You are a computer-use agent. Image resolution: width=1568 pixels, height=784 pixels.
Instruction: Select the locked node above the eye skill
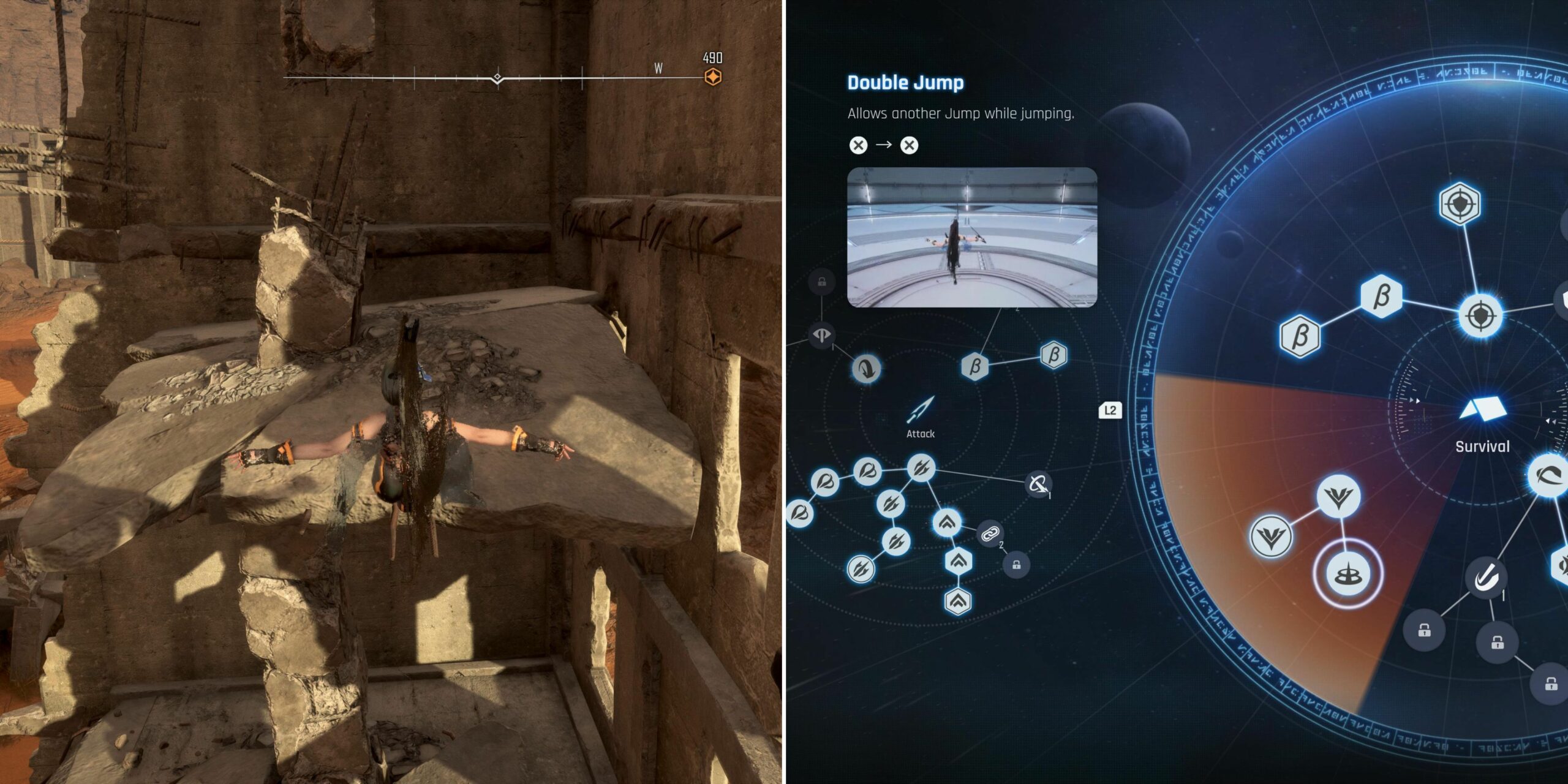coord(821,282)
